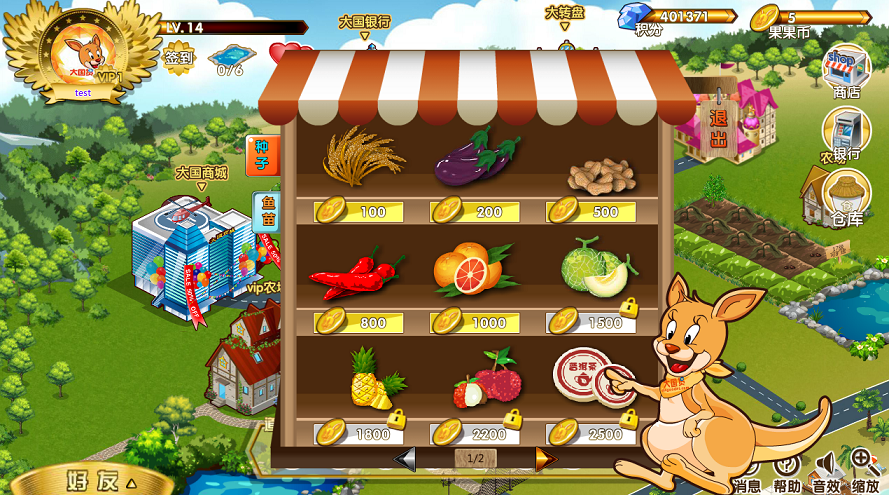
Task: Select the locked pineapple item
Action: pos(374,380)
